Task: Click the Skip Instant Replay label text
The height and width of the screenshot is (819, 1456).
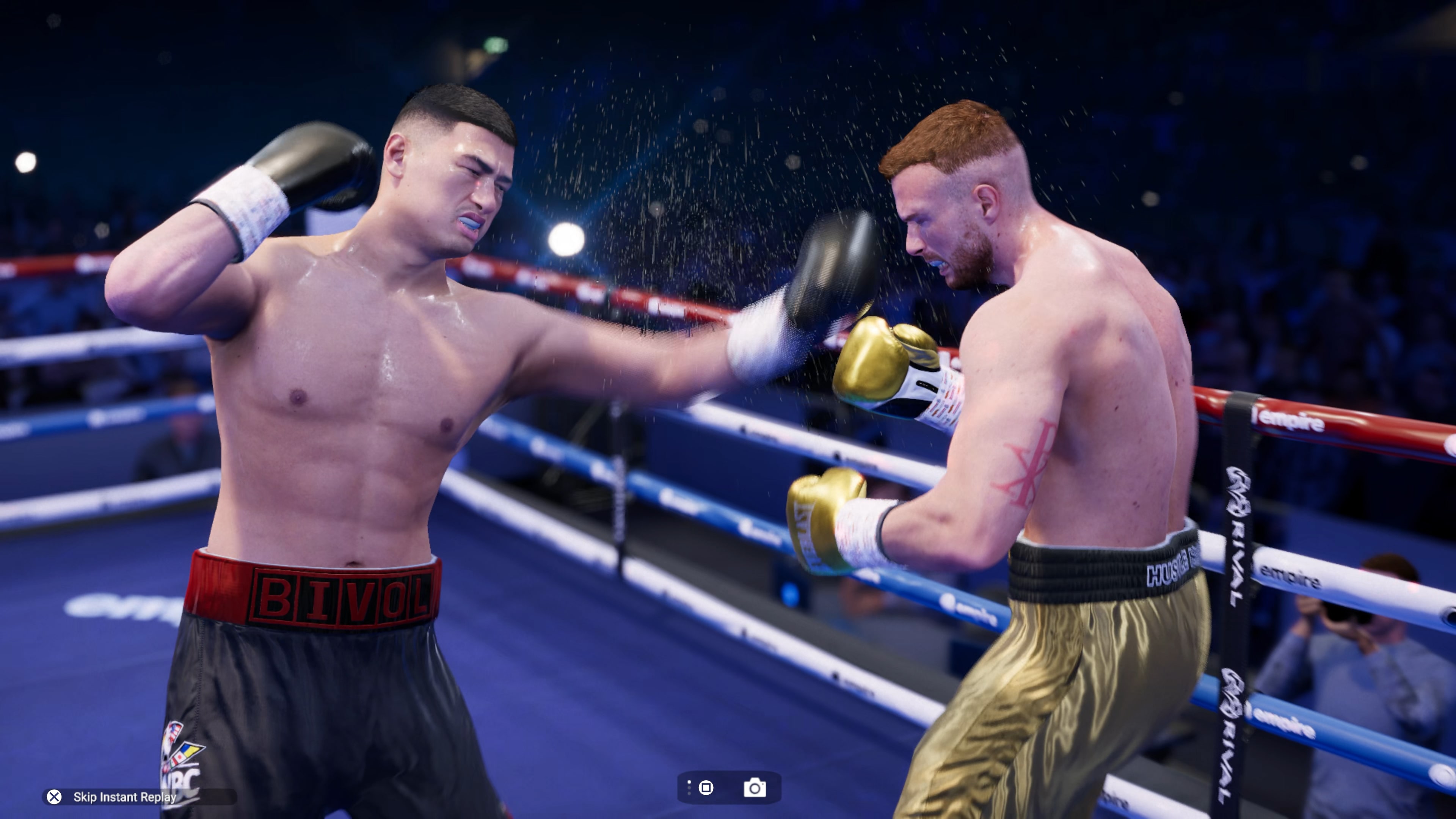Action: (x=124, y=797)
